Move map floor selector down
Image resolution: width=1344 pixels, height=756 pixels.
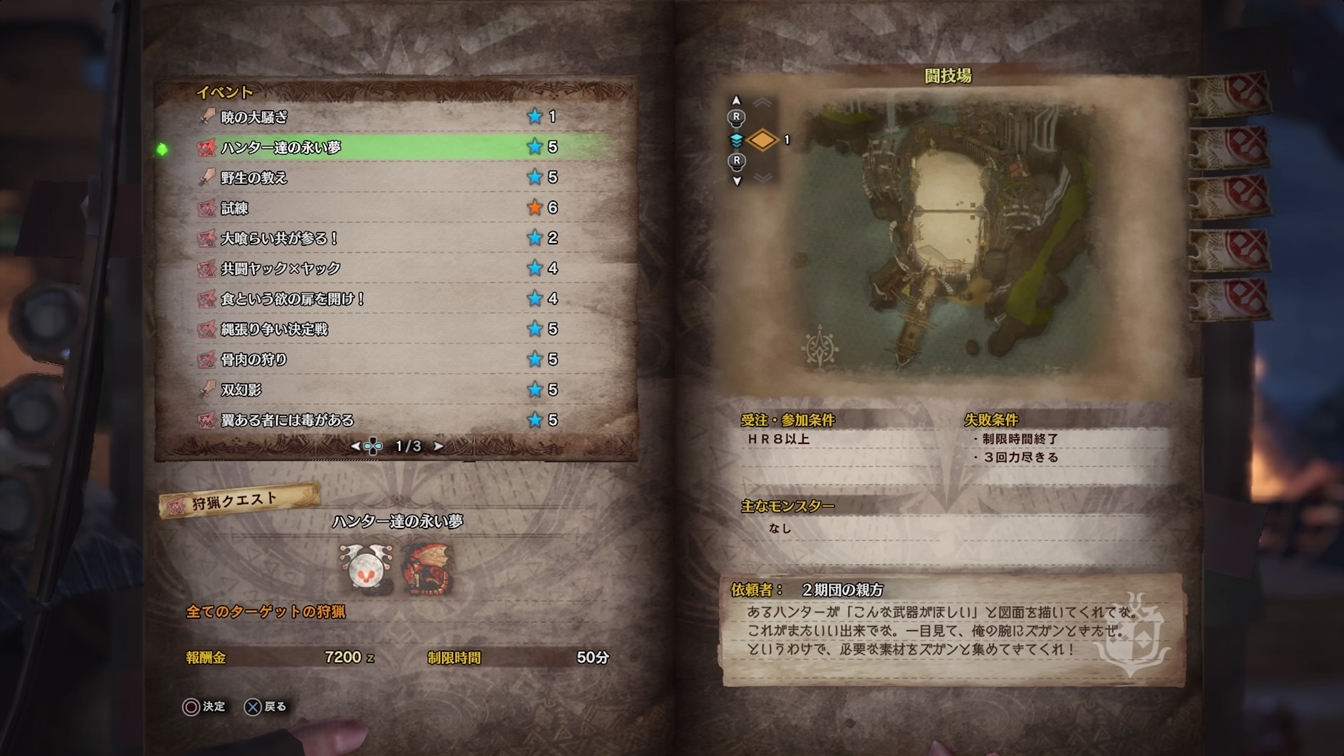pyautogui.click(x=737, y=181)
